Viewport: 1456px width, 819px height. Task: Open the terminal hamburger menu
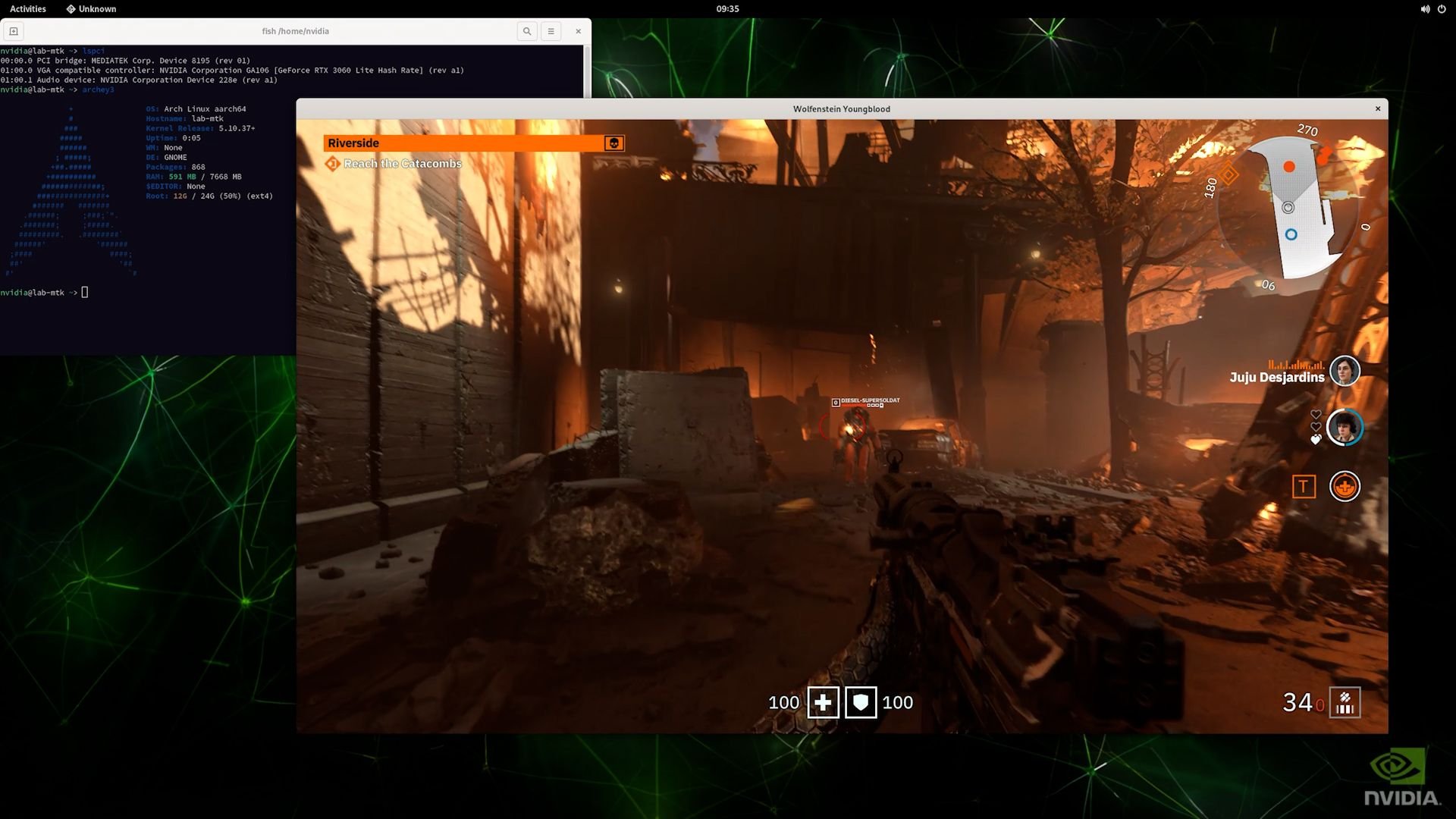[x=551, y=31]
